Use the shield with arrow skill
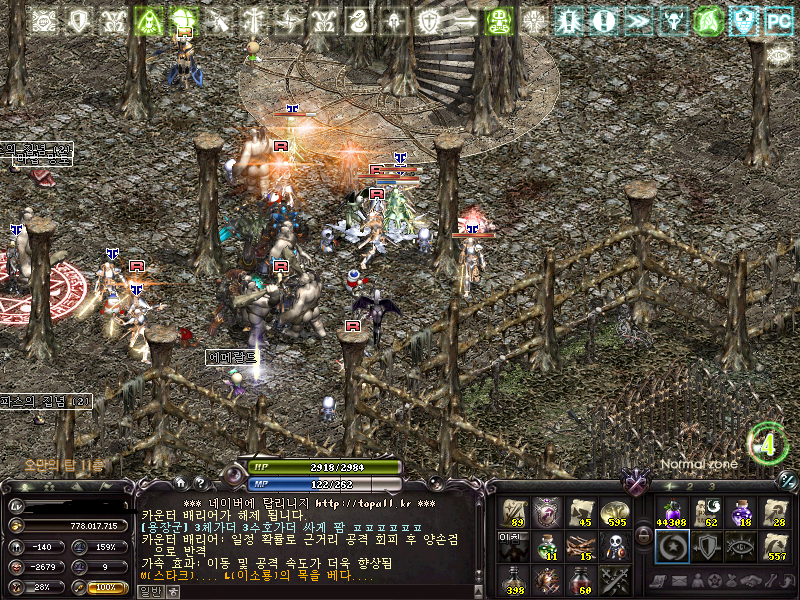 705,546
